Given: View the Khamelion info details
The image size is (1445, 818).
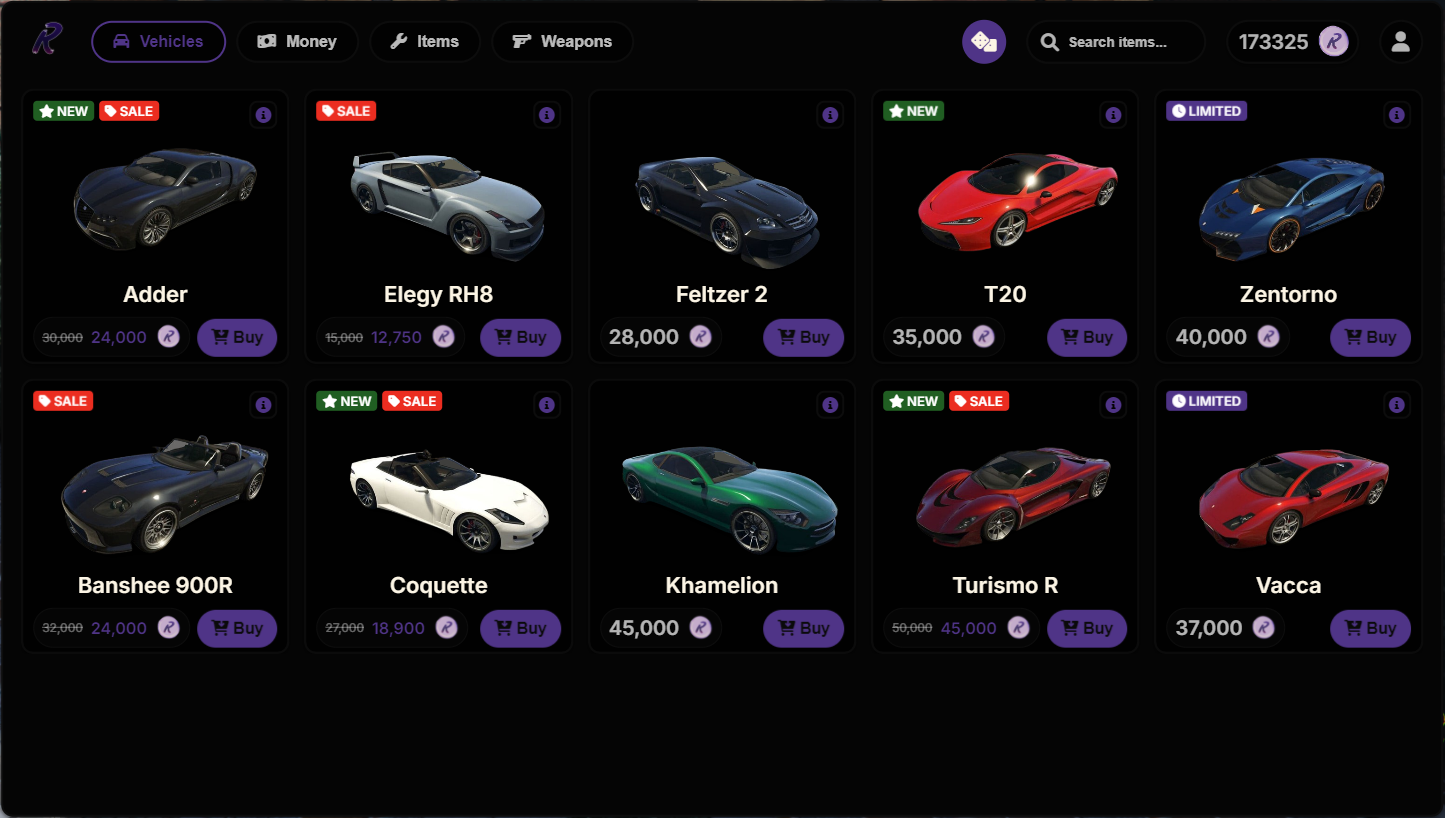Looking at the screenshot, I should tap(830, 405).
